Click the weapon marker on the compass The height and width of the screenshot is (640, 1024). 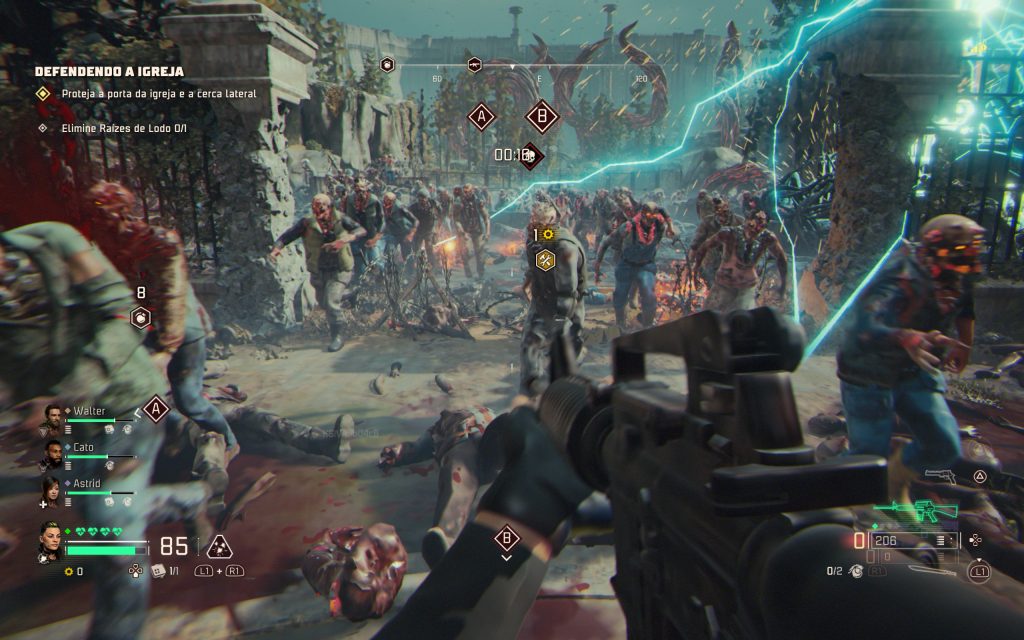coord(475,66)
